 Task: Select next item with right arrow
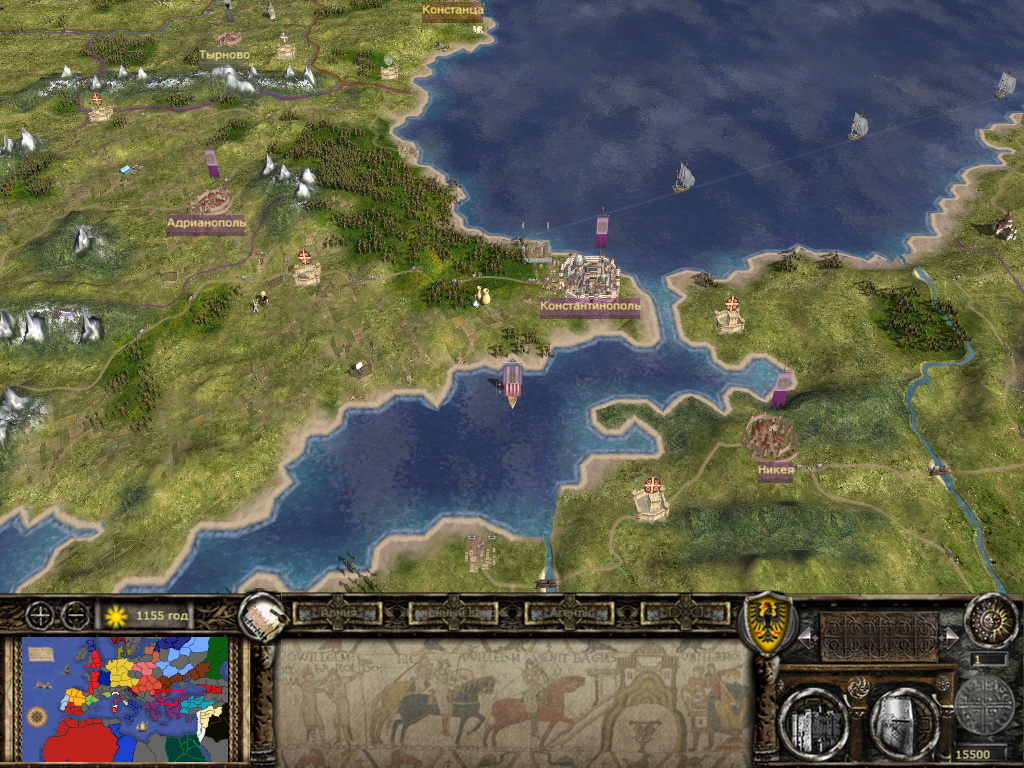[950, 635]
